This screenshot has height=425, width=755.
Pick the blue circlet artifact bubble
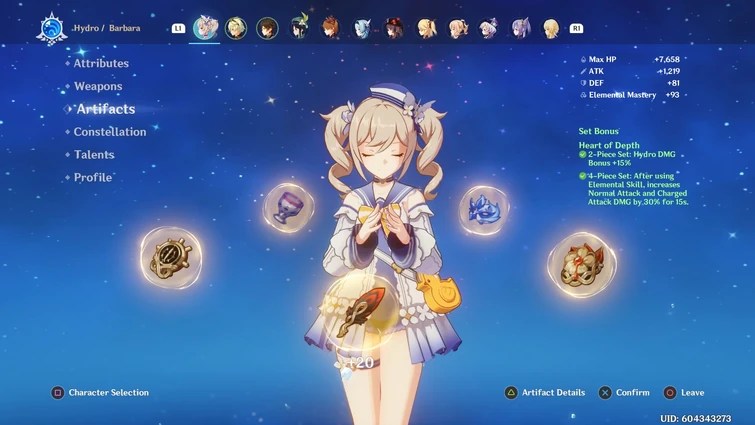coord(485,208)
